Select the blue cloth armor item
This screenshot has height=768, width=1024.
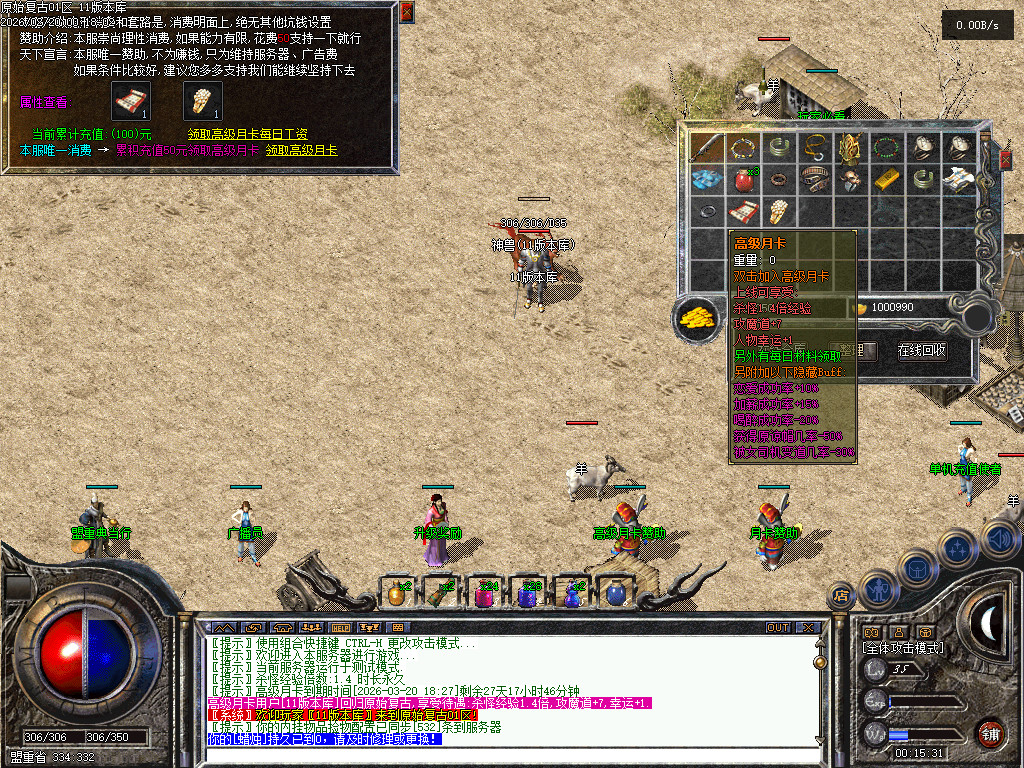click(x=707, y=180)
